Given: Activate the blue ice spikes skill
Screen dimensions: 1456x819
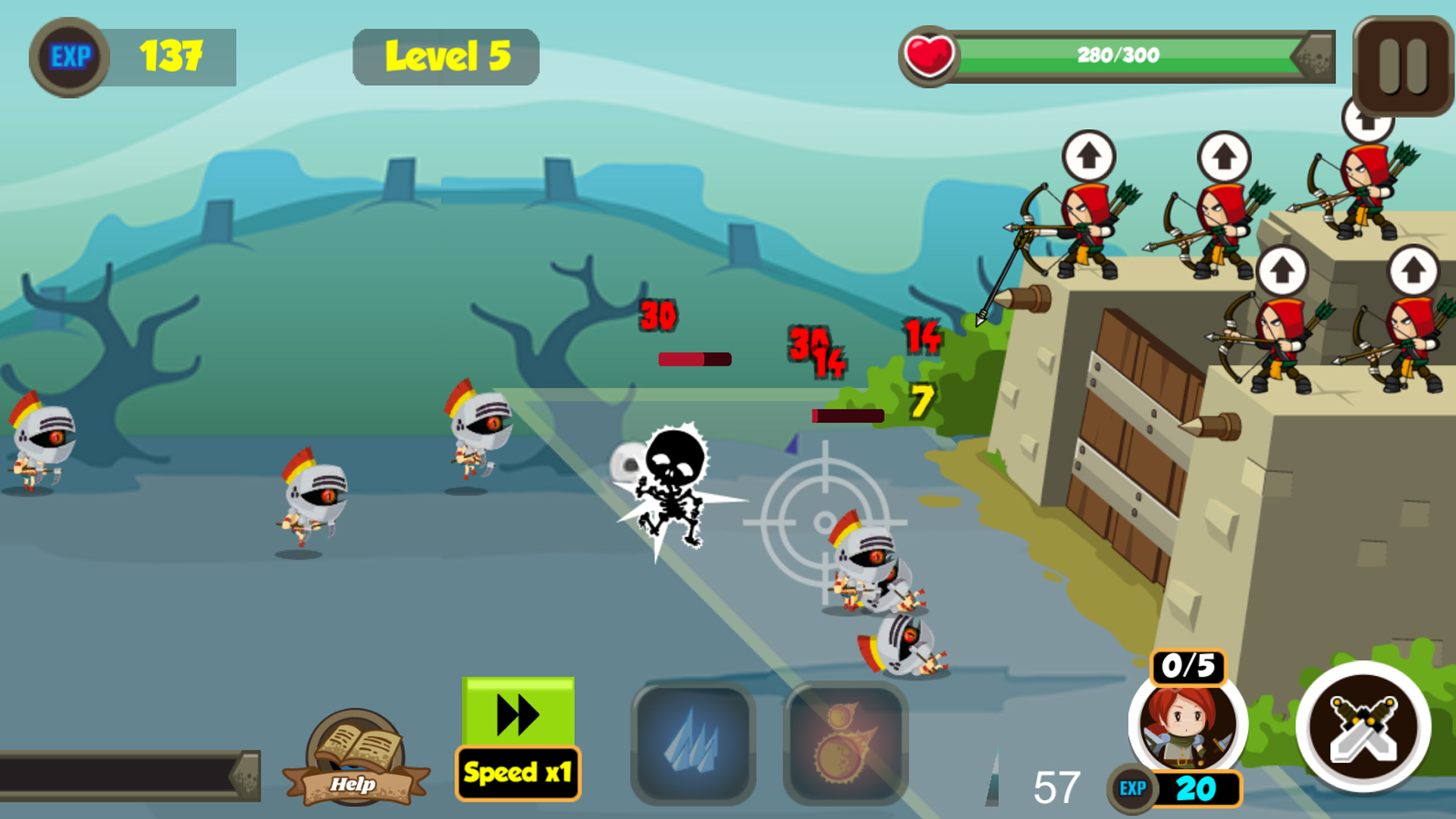Looking at the screenshot, I should pos(692,739).
